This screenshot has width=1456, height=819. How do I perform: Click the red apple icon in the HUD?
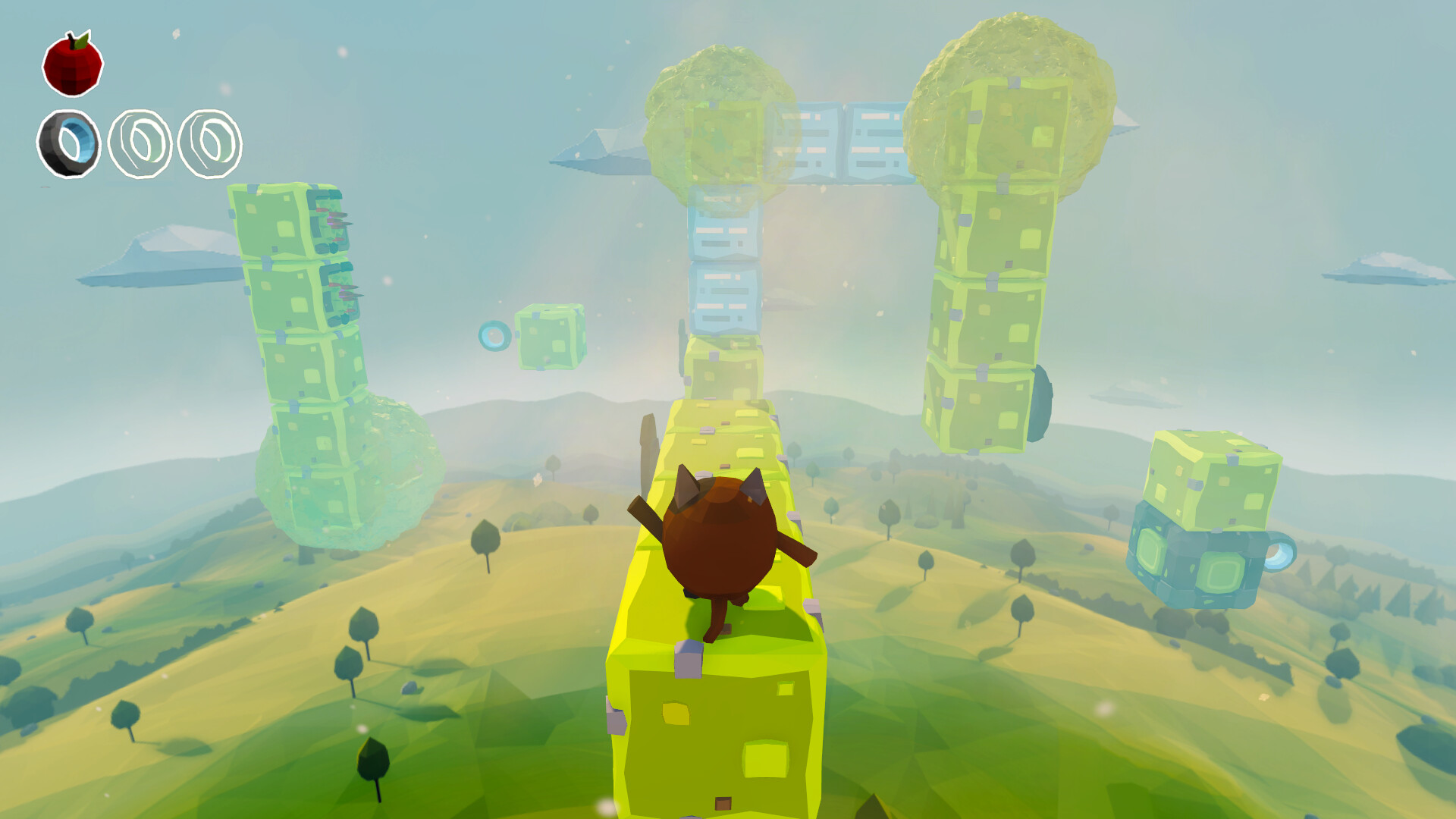(74, 68)
